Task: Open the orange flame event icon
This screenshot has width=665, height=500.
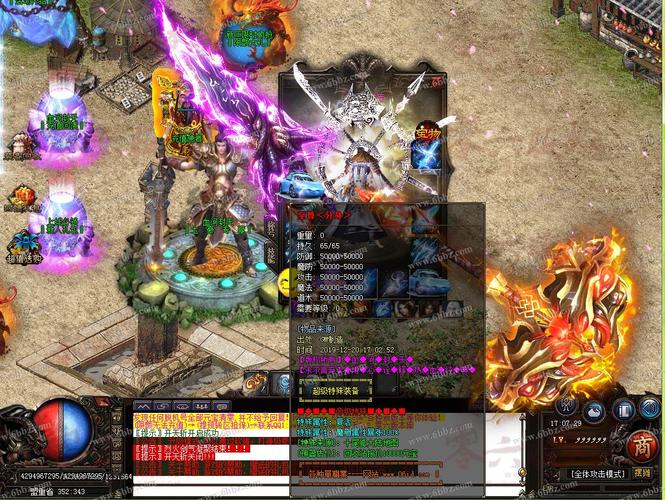Action: pyautogui.click(x=21, y=194)
